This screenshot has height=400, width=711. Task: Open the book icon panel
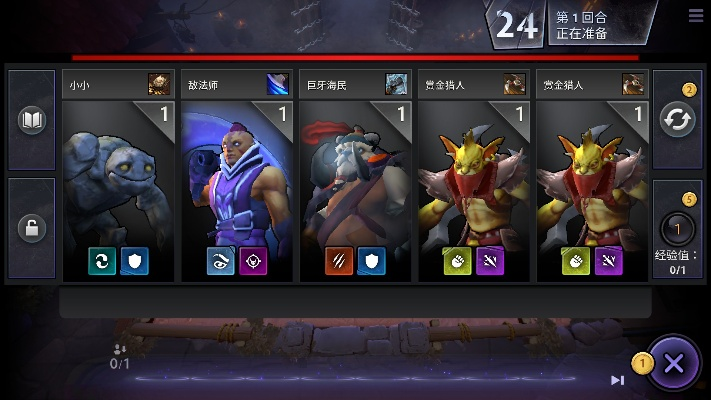(32, 120)
